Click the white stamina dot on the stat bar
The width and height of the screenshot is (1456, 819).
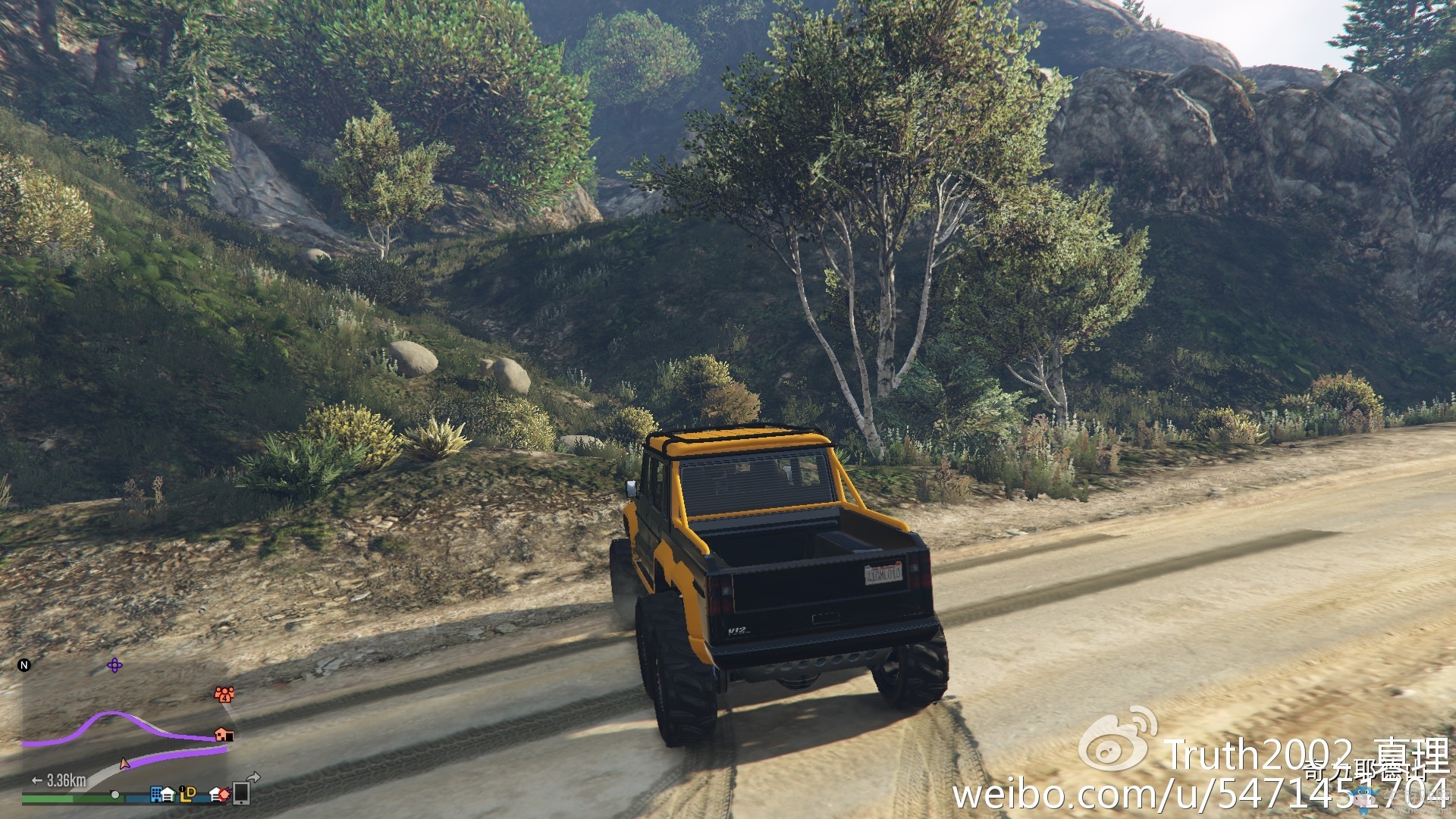[115, 795]
